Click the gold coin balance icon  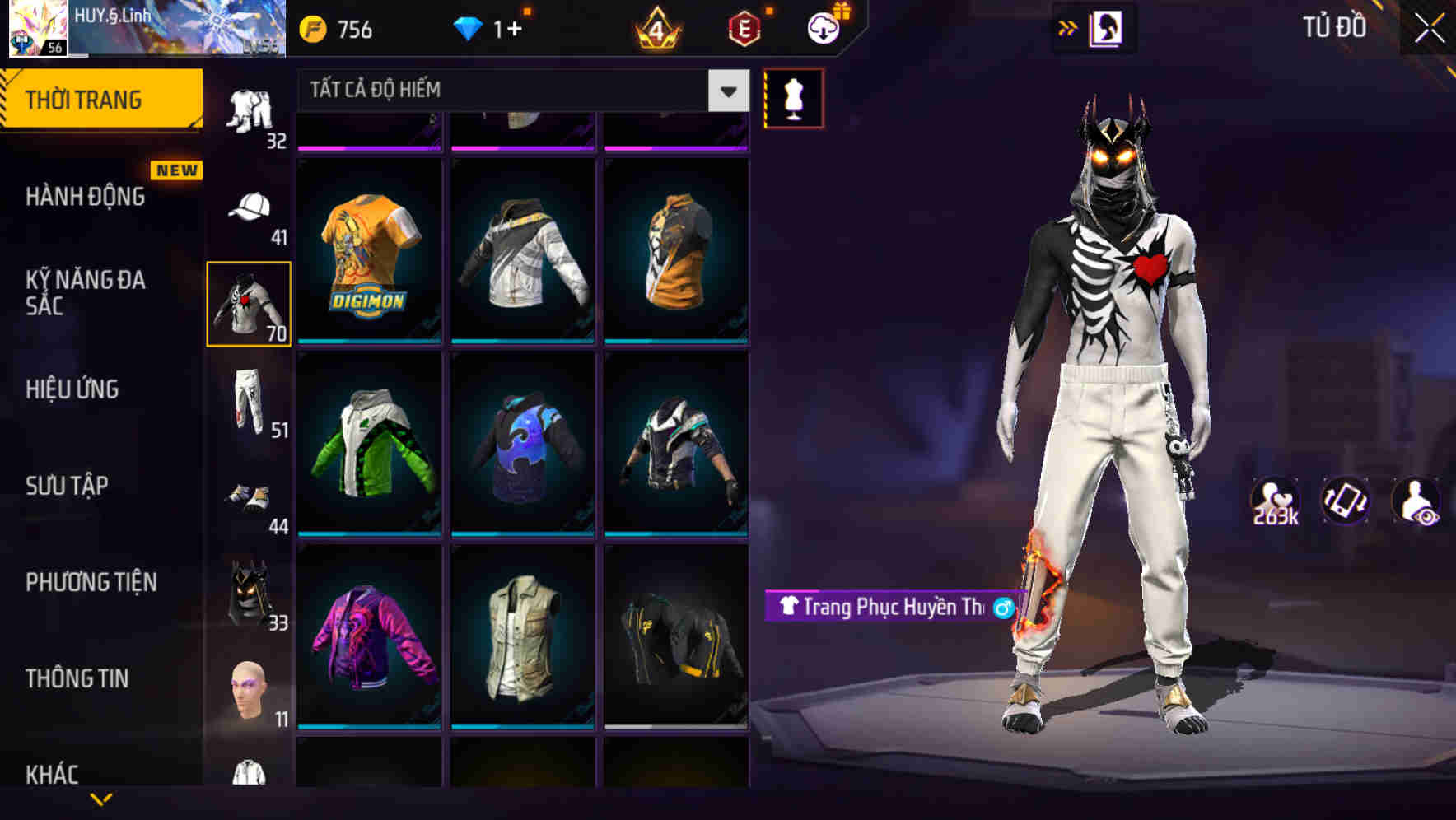click(x=313, y=30)
